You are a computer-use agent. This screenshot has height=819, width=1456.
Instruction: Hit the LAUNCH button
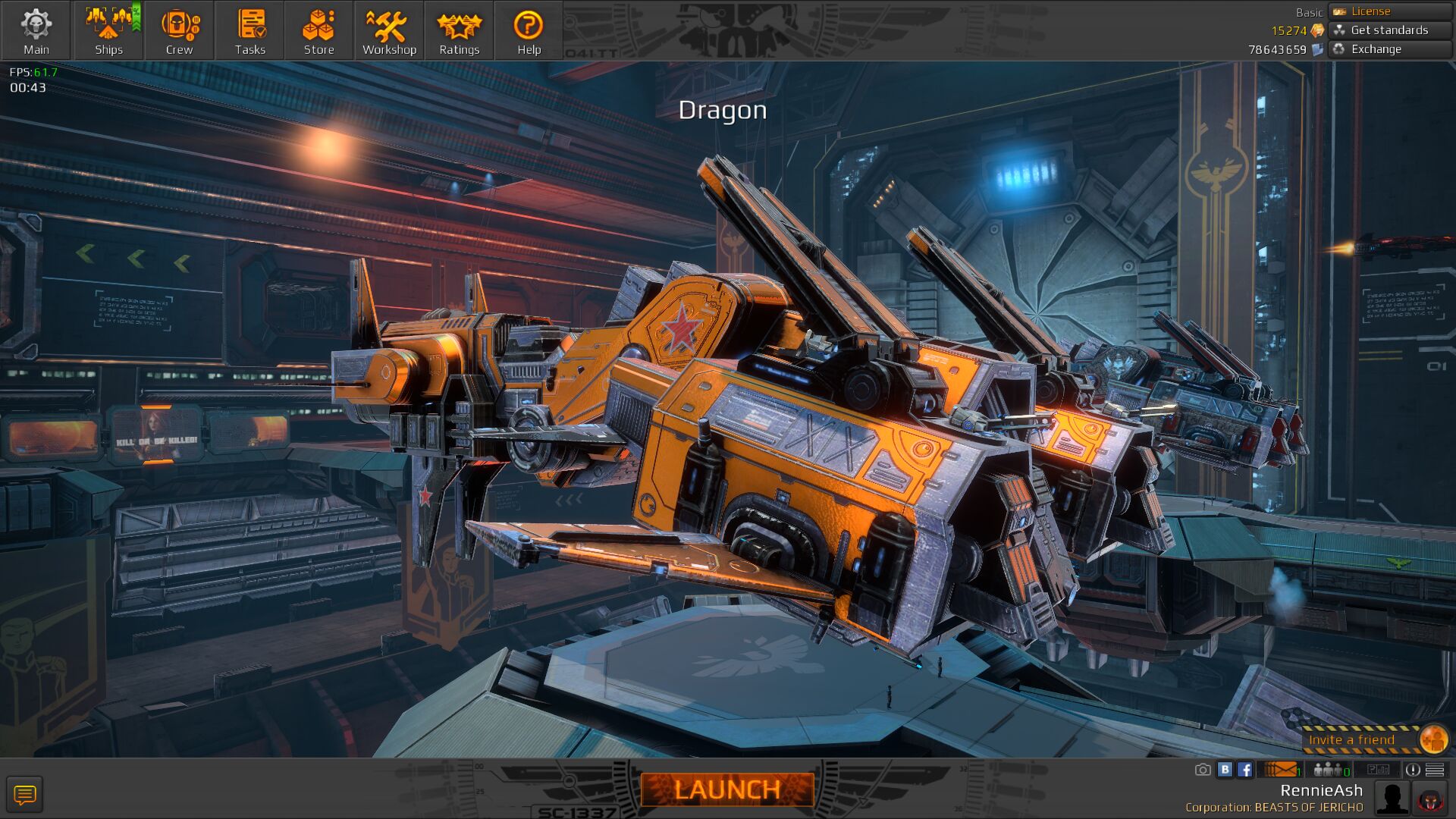click(727, 789)
